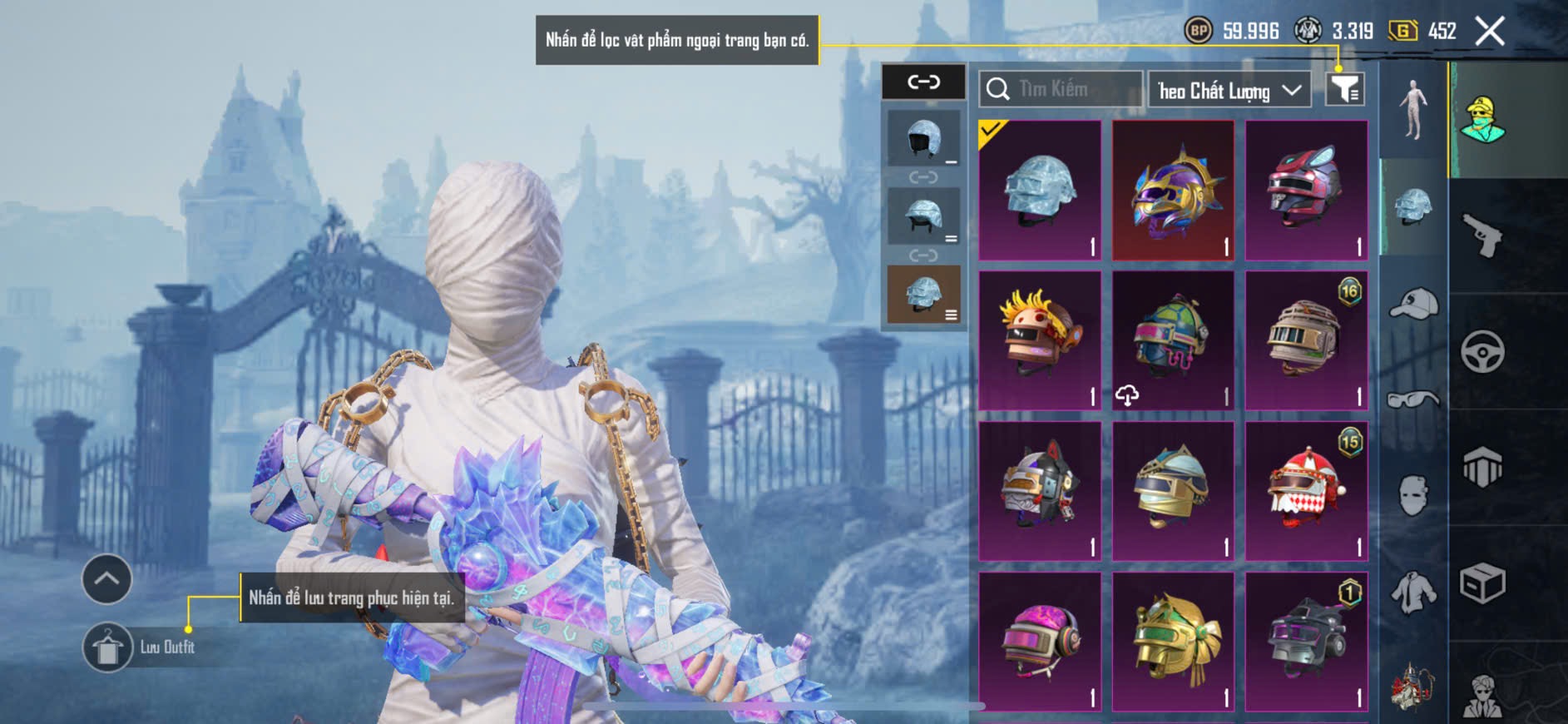Tap the Lưu Outfit save button
The height and width of the screenshot is (724, 1568).
coord(108,647)
